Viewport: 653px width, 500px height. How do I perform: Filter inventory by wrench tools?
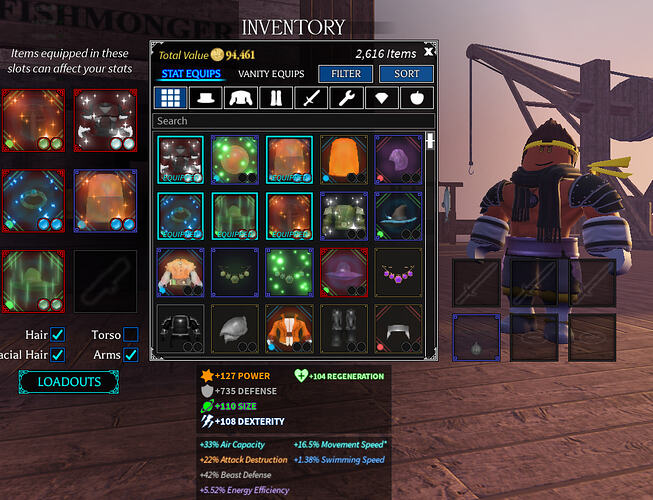coord(347,98)
